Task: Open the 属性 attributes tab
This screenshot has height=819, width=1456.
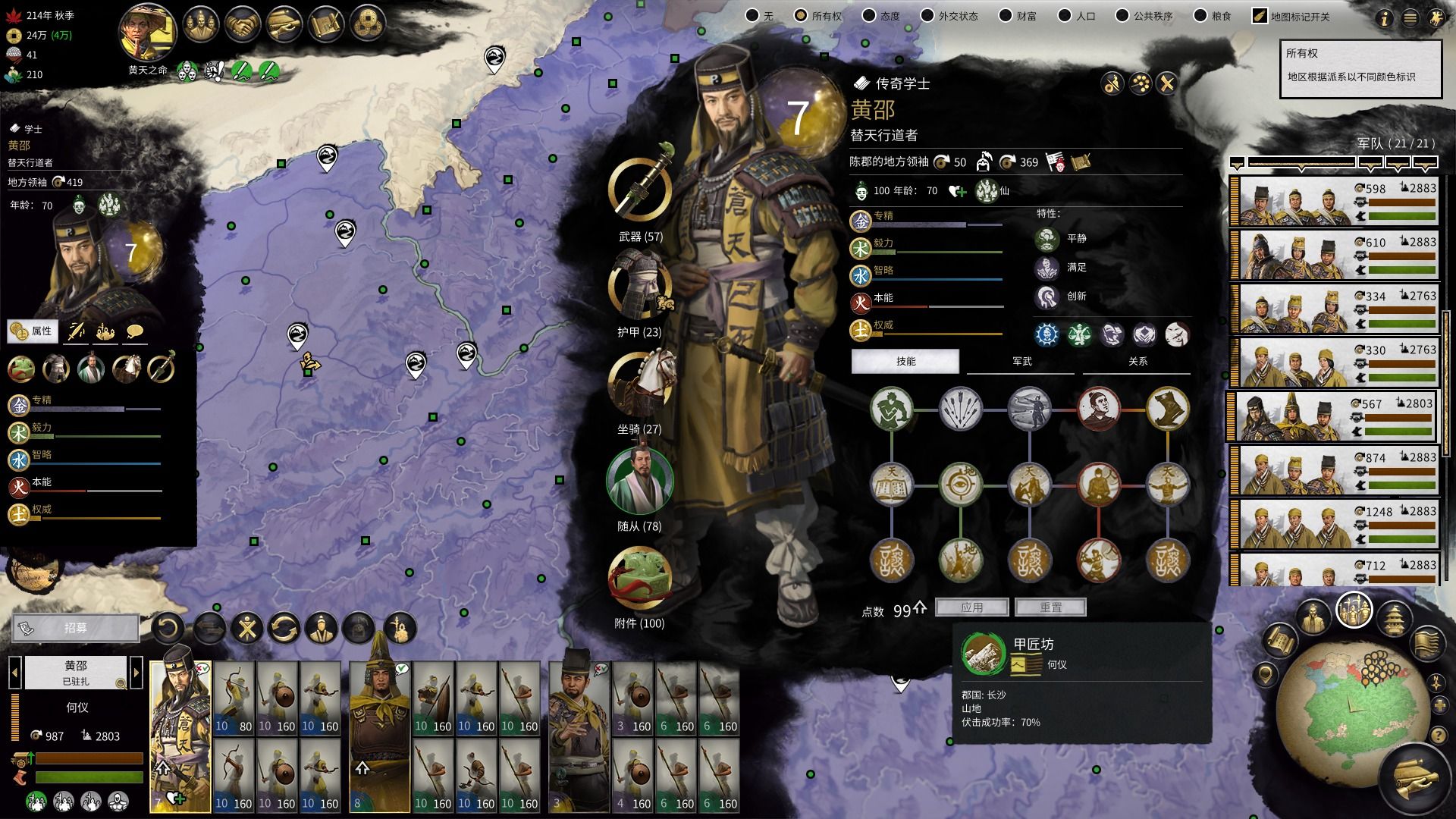Action: [32, 331]
